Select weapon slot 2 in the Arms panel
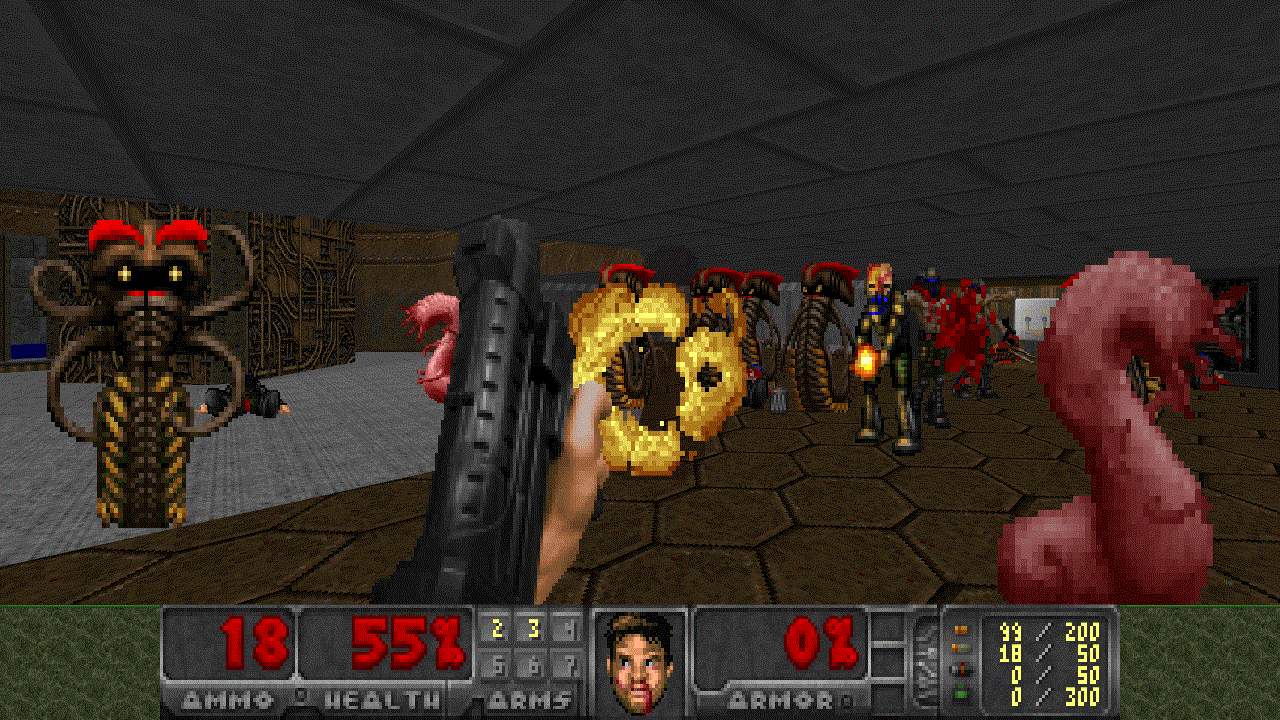Image resolution: width=1280 pixels, height=720 pixels. [498, 629]
